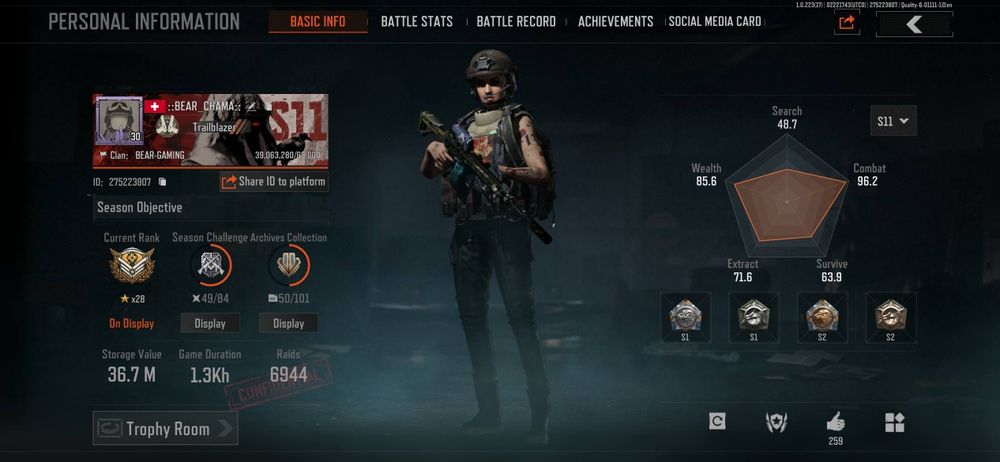The height and width of the screenshot is (462, 1000).
Task: Give a thumbs-up like
Action: [x=835, y=421]
